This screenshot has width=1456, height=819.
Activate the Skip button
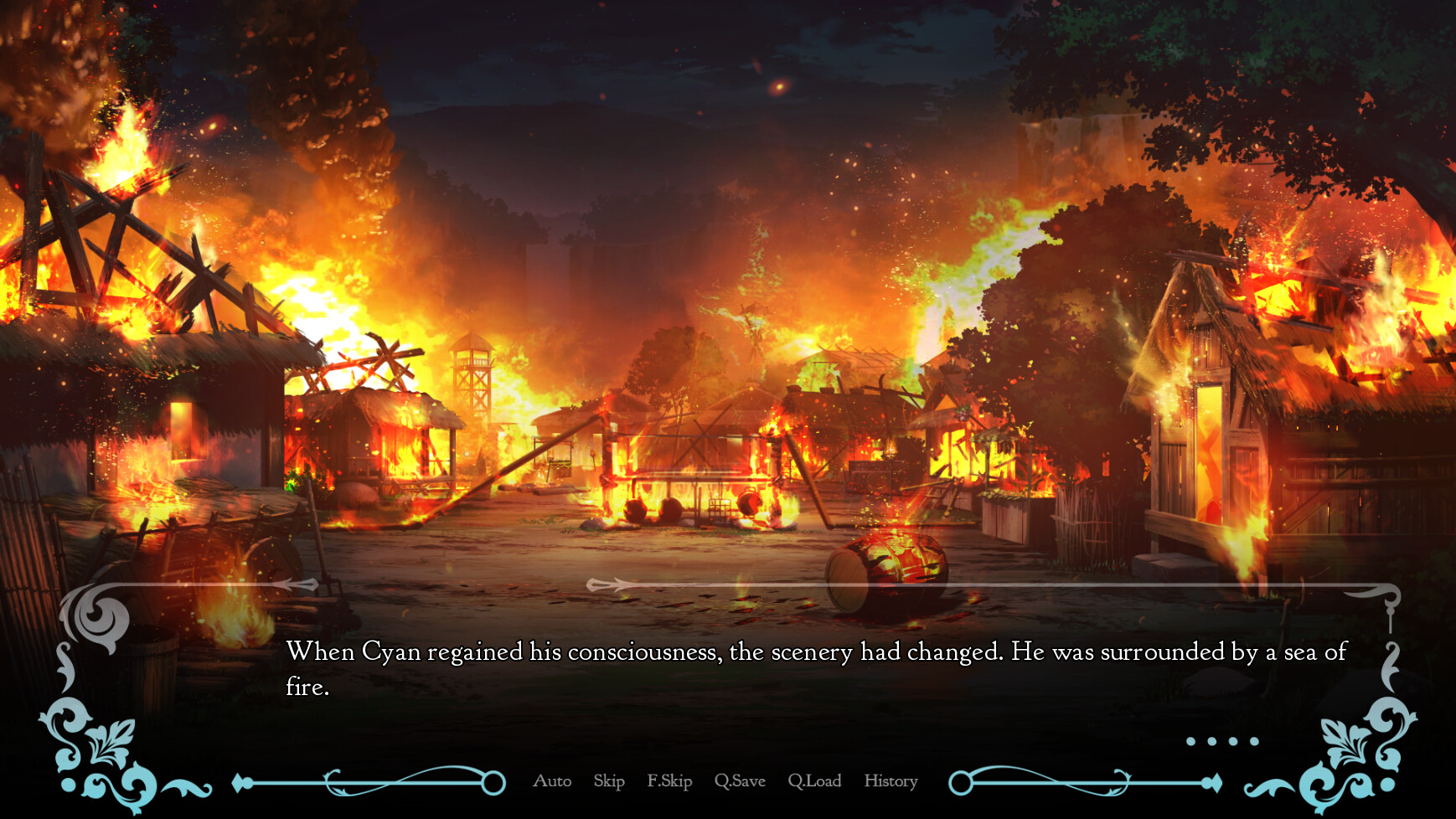[609, 780]
